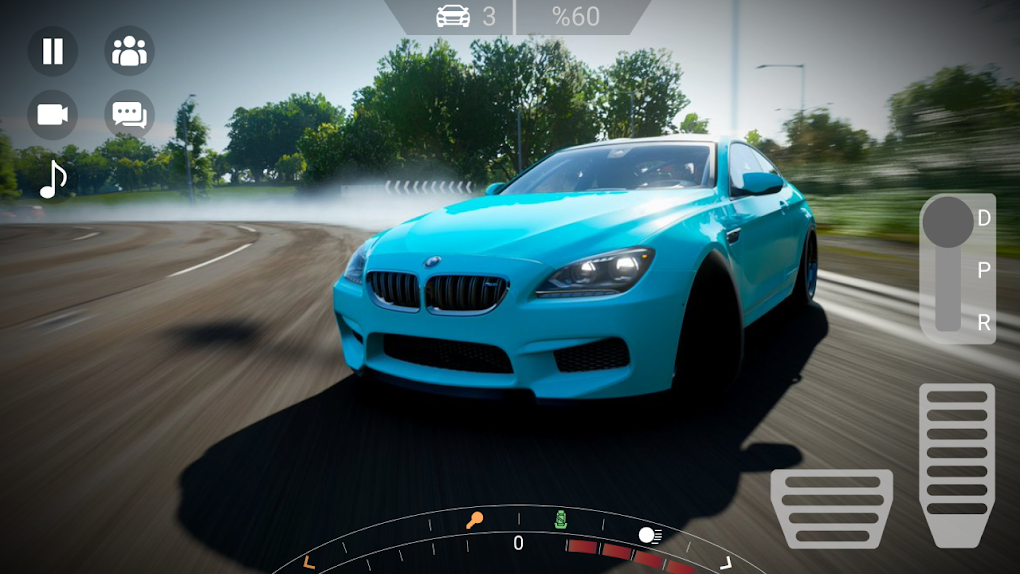Toggle the green handbrake indicator icon
This screenshot has height=574, width=1020.
point(561,518)
